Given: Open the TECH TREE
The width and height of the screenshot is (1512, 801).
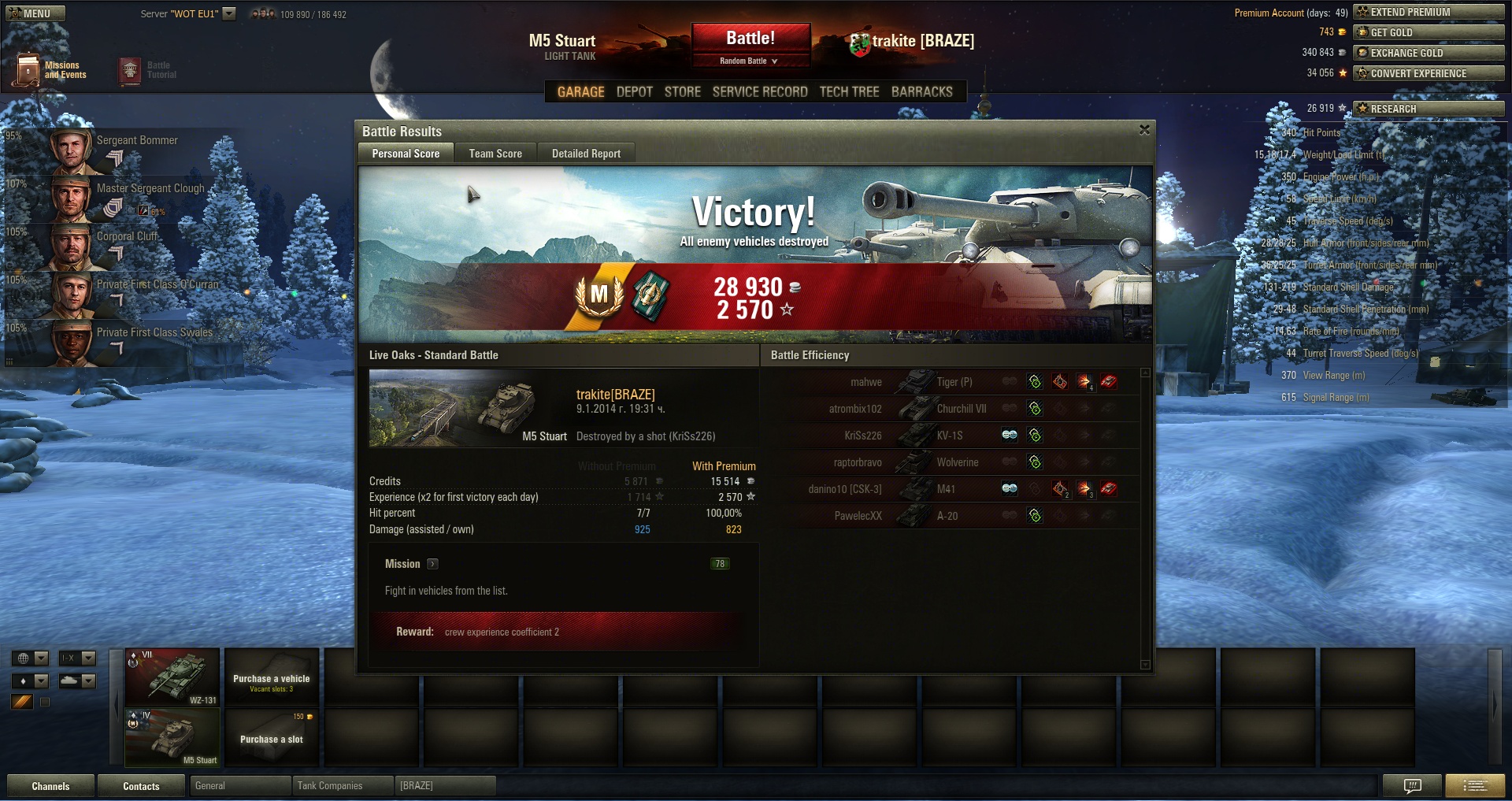Looking at the screenshot, I should point(849,91).
